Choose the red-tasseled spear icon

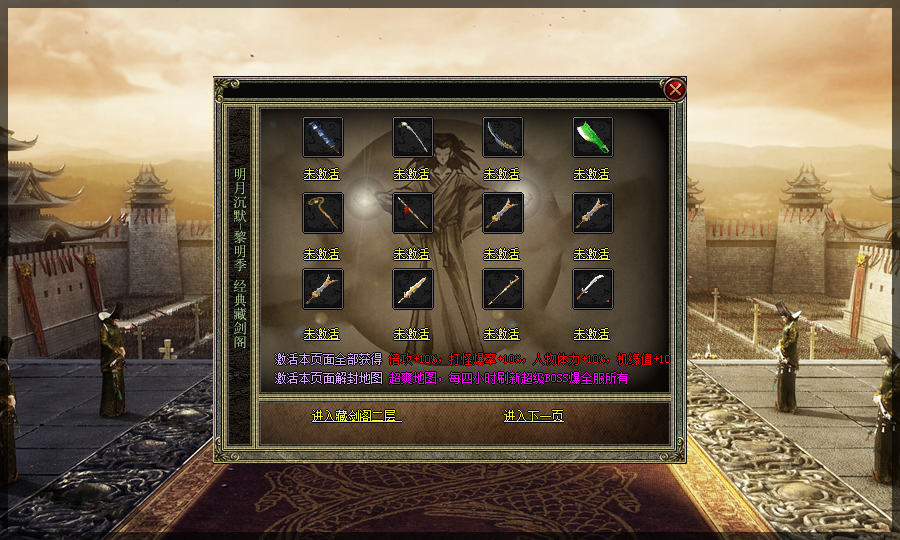(x=412, y=213)
